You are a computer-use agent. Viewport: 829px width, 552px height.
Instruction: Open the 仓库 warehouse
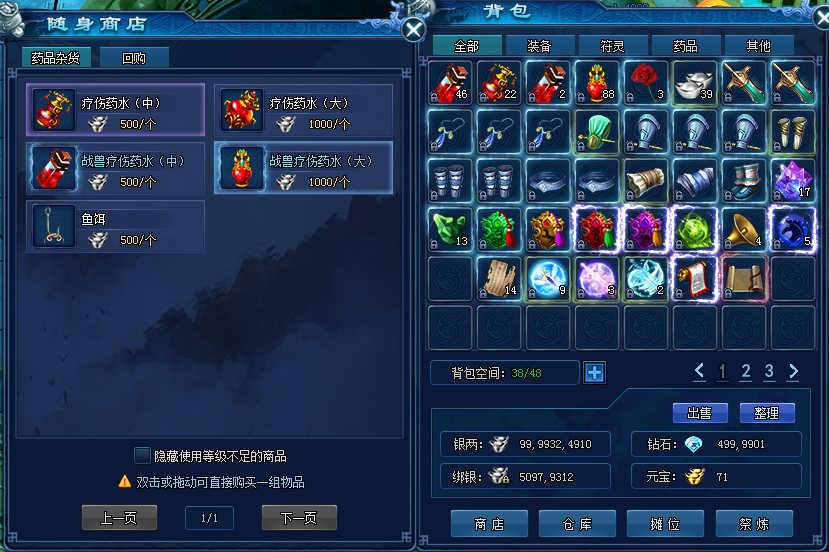coord(577,523)
